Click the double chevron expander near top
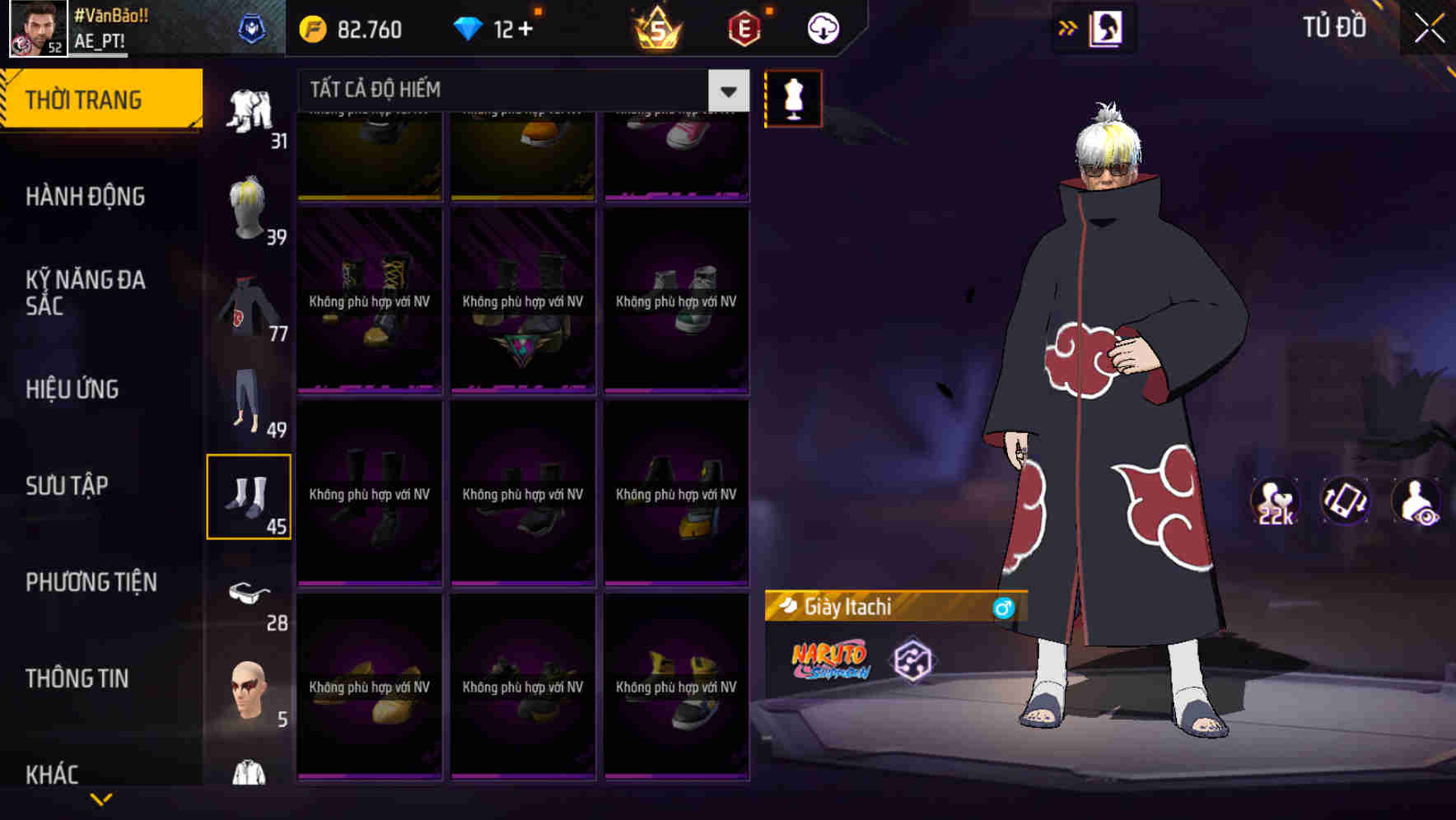 [x=1066, y=27]
